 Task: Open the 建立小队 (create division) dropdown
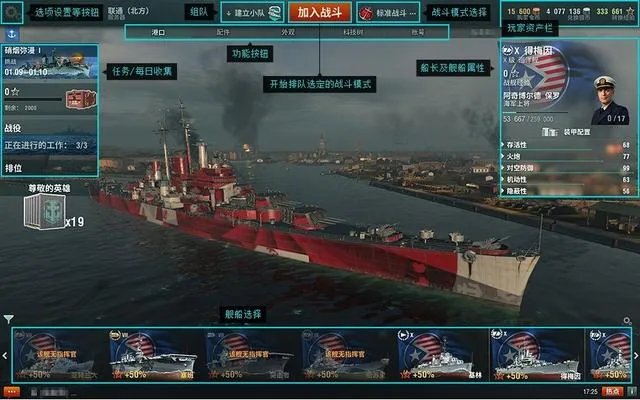pos(250,13)
